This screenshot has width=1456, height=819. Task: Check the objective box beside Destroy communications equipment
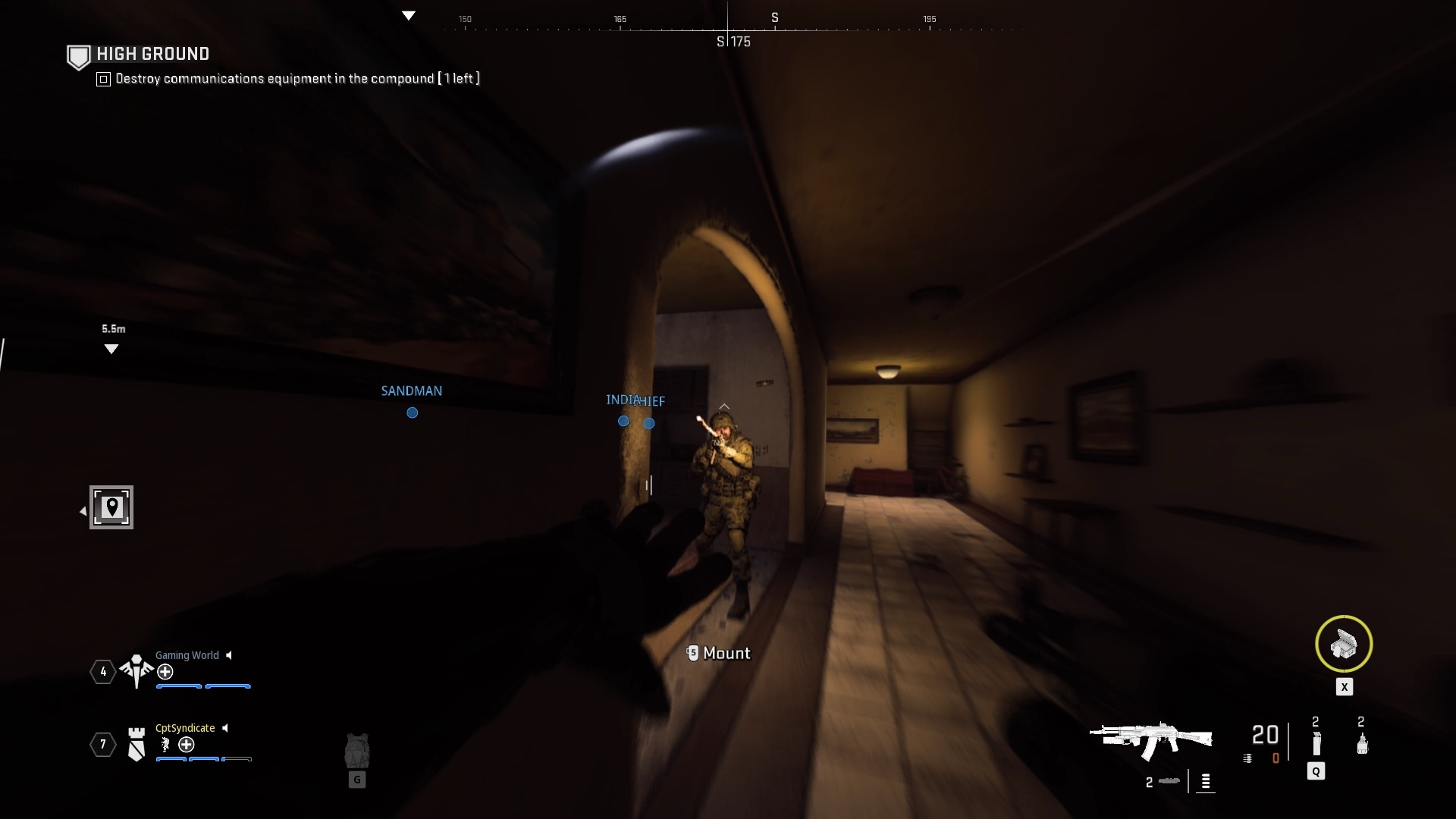point(103,79)
